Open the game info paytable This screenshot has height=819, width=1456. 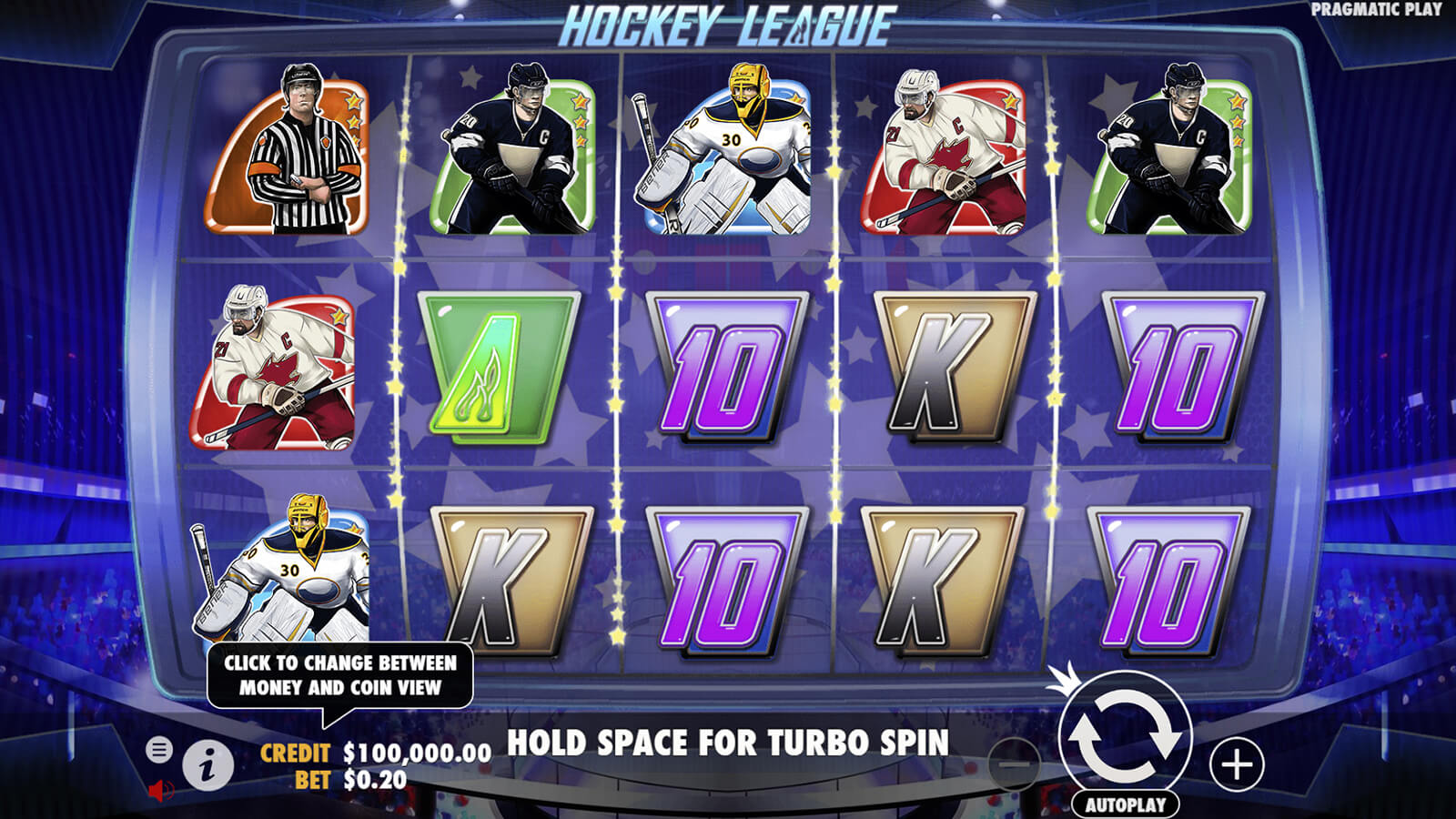(208, 766)
